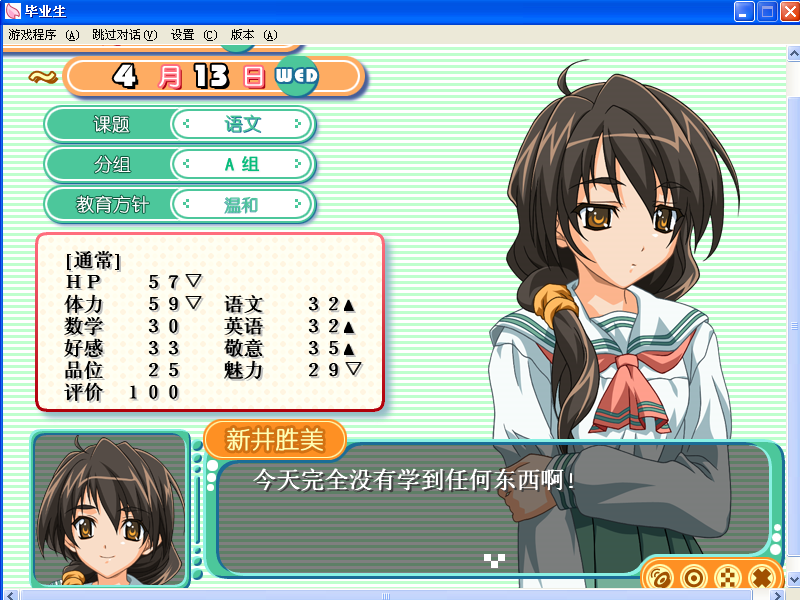
Task: Activate the checkered pattern icon button
Action: pyautogui.click(x=727, y=577)
